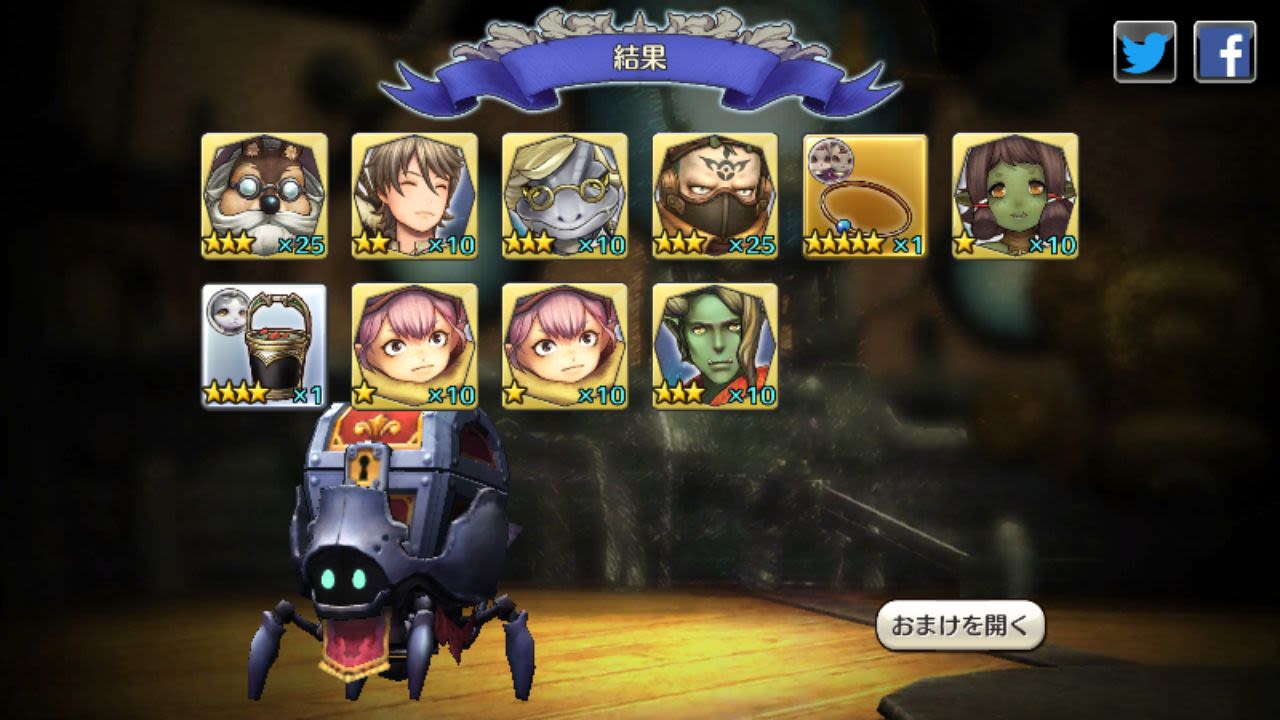
Task: Select the five-star red ring item
Action: (x=865, y=196)
